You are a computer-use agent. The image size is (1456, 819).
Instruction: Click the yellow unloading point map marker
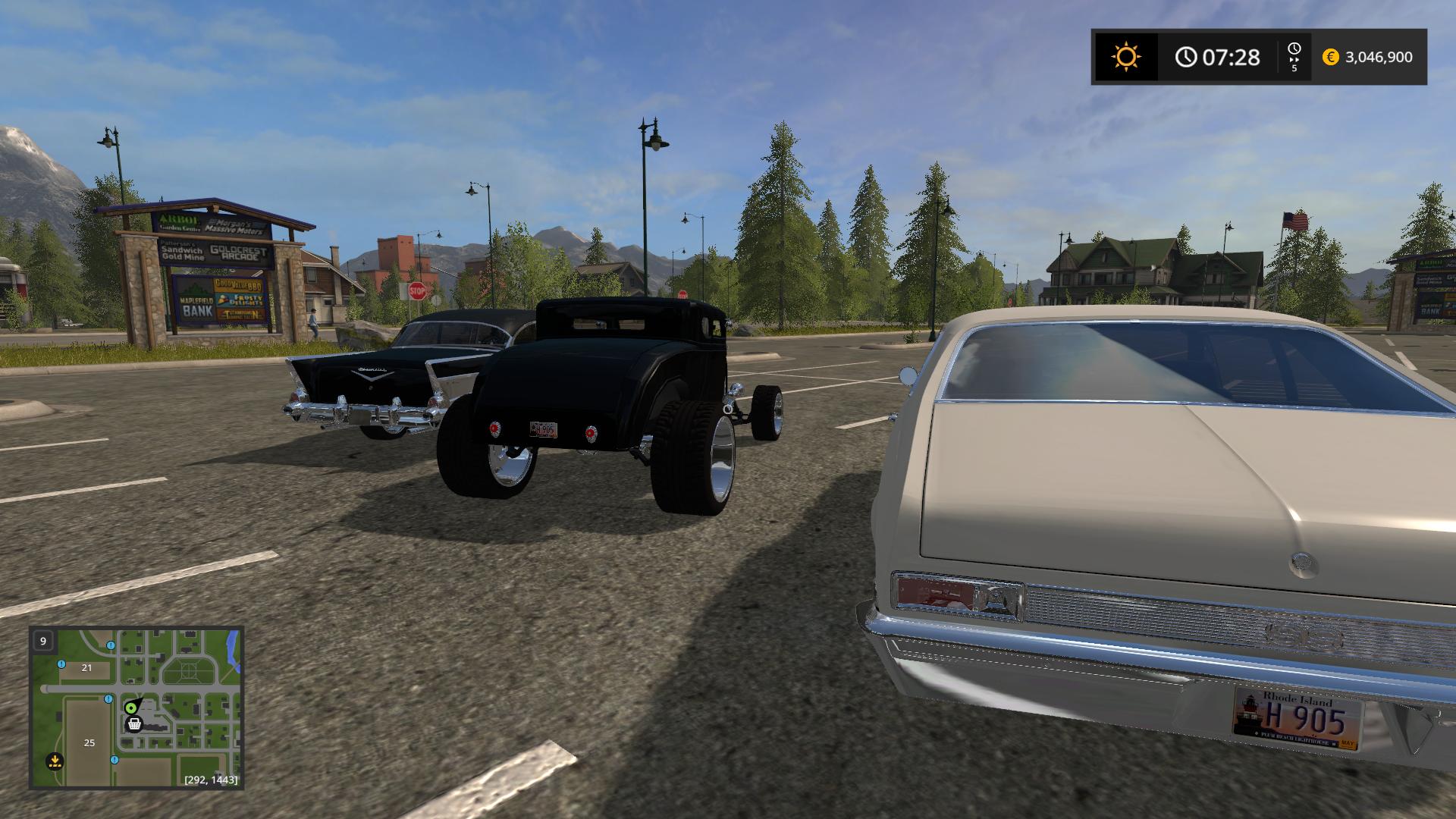[54, 760]
